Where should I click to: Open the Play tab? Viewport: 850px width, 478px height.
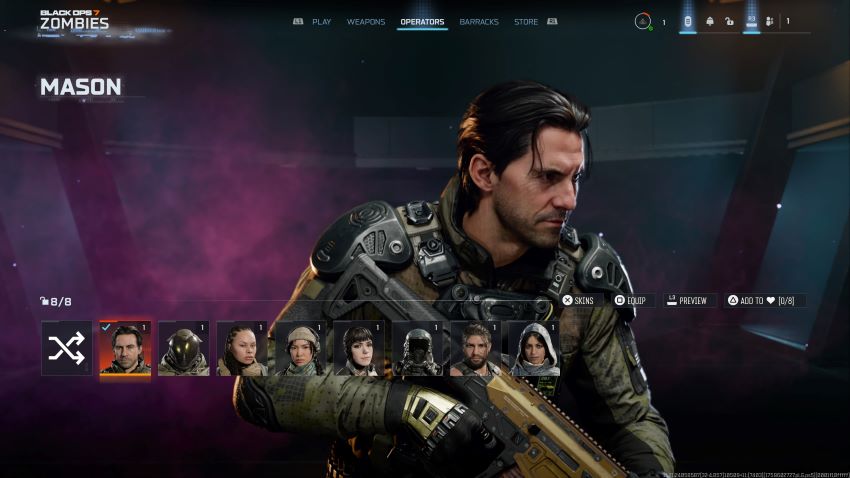coord(321,21)
